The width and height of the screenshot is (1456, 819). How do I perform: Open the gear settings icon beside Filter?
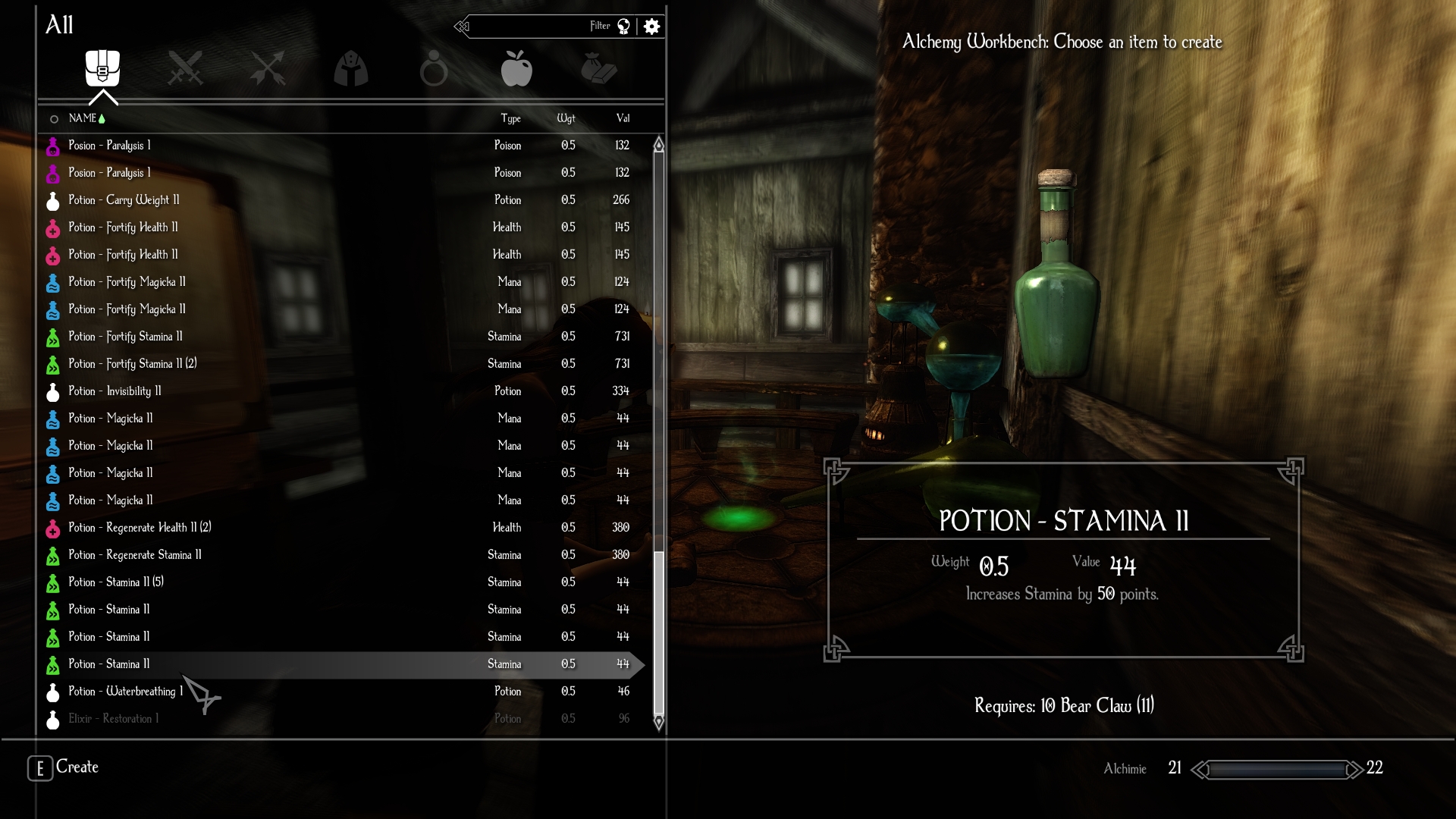[651, 27]
